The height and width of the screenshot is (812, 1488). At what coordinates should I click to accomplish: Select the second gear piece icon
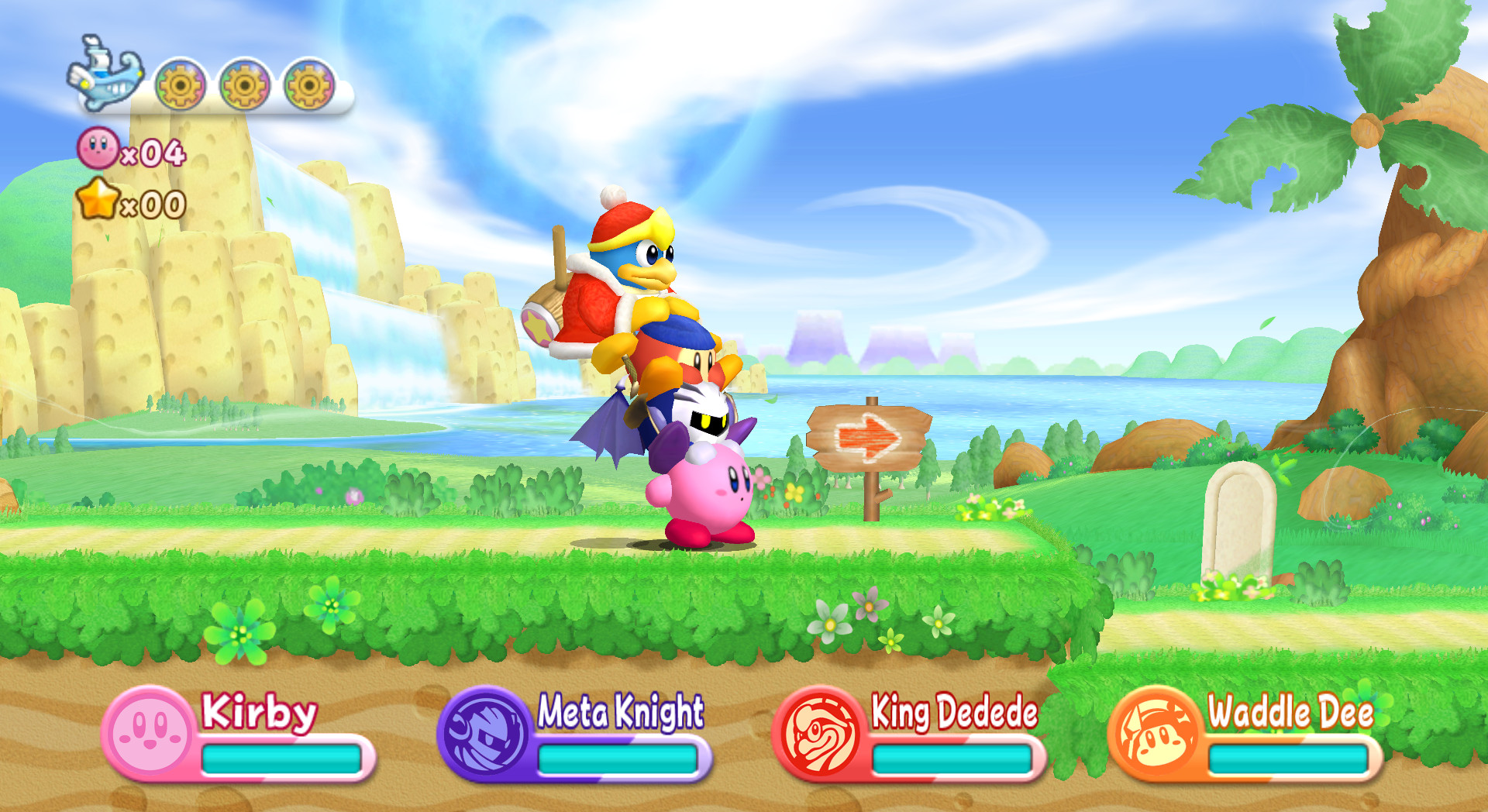click(x=246, y=85)
